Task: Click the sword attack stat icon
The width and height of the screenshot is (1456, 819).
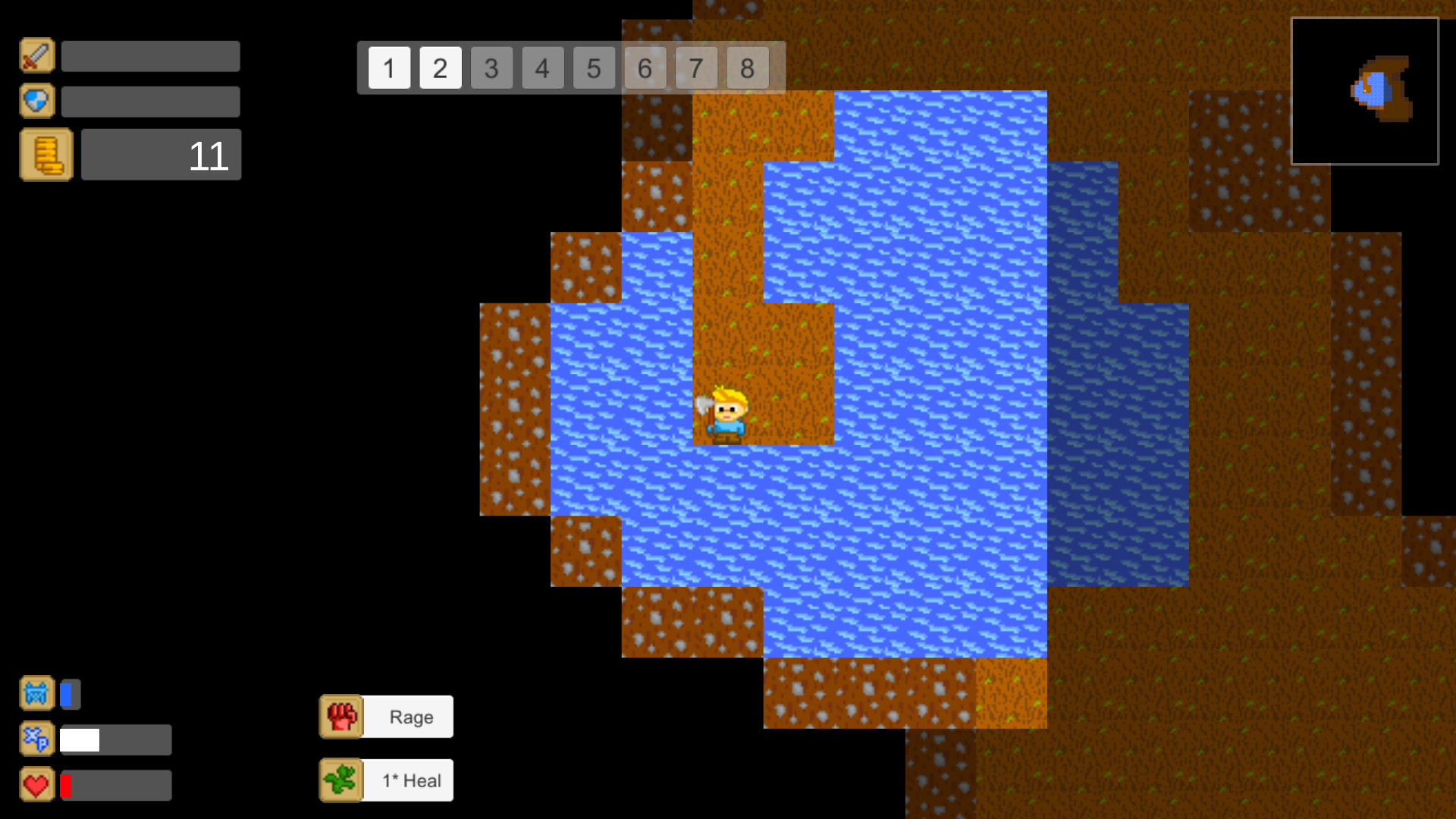Action: (x=36, y=55)
